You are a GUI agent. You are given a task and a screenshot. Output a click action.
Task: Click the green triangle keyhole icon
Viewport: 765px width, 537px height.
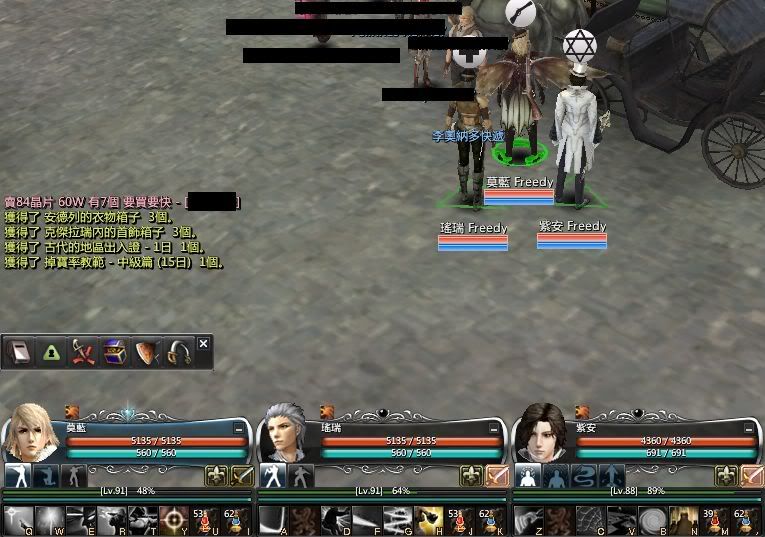pyautogui.click(x=51, y=352)
